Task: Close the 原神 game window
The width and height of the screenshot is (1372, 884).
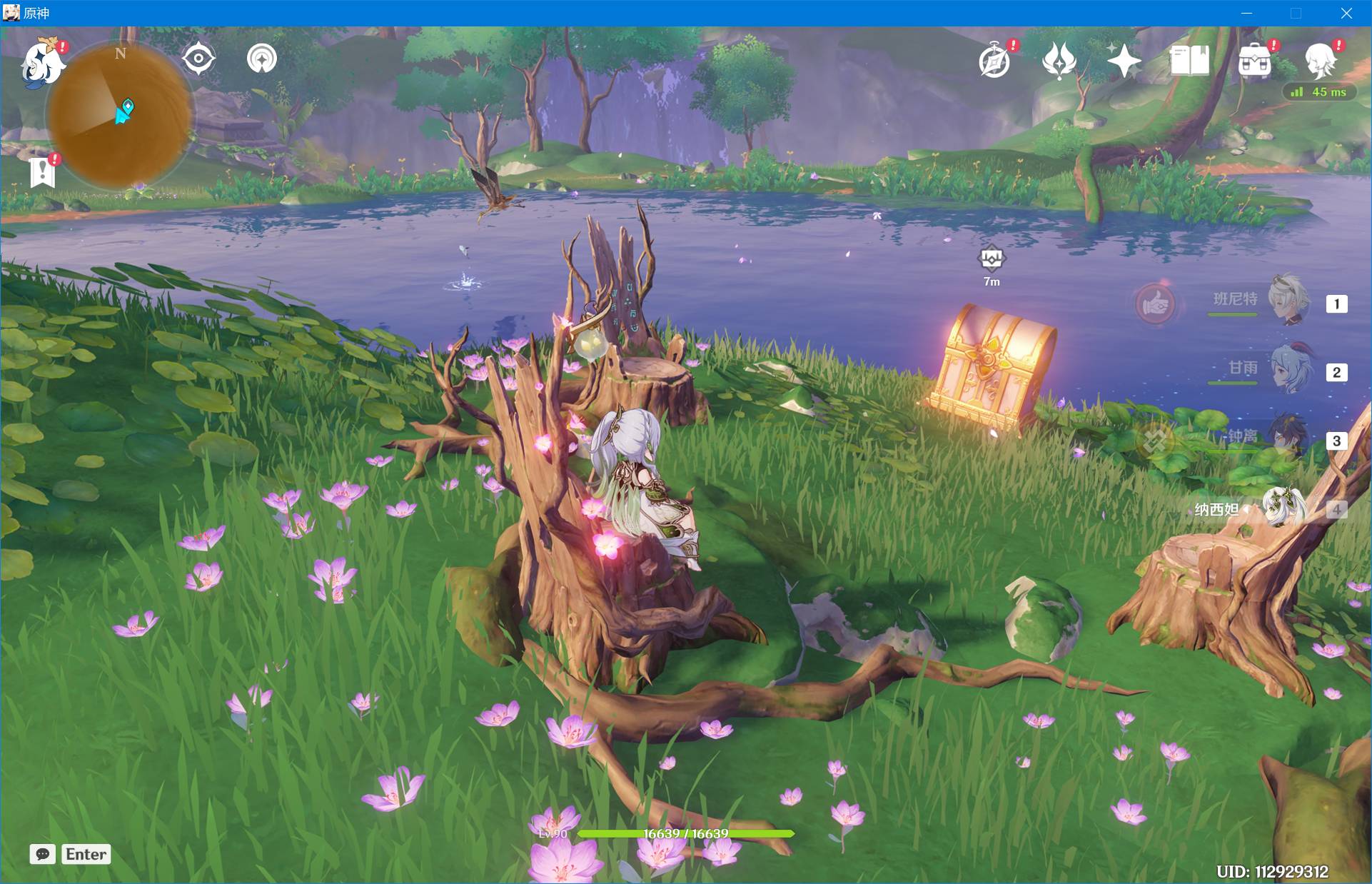Action: point(1346,13)
